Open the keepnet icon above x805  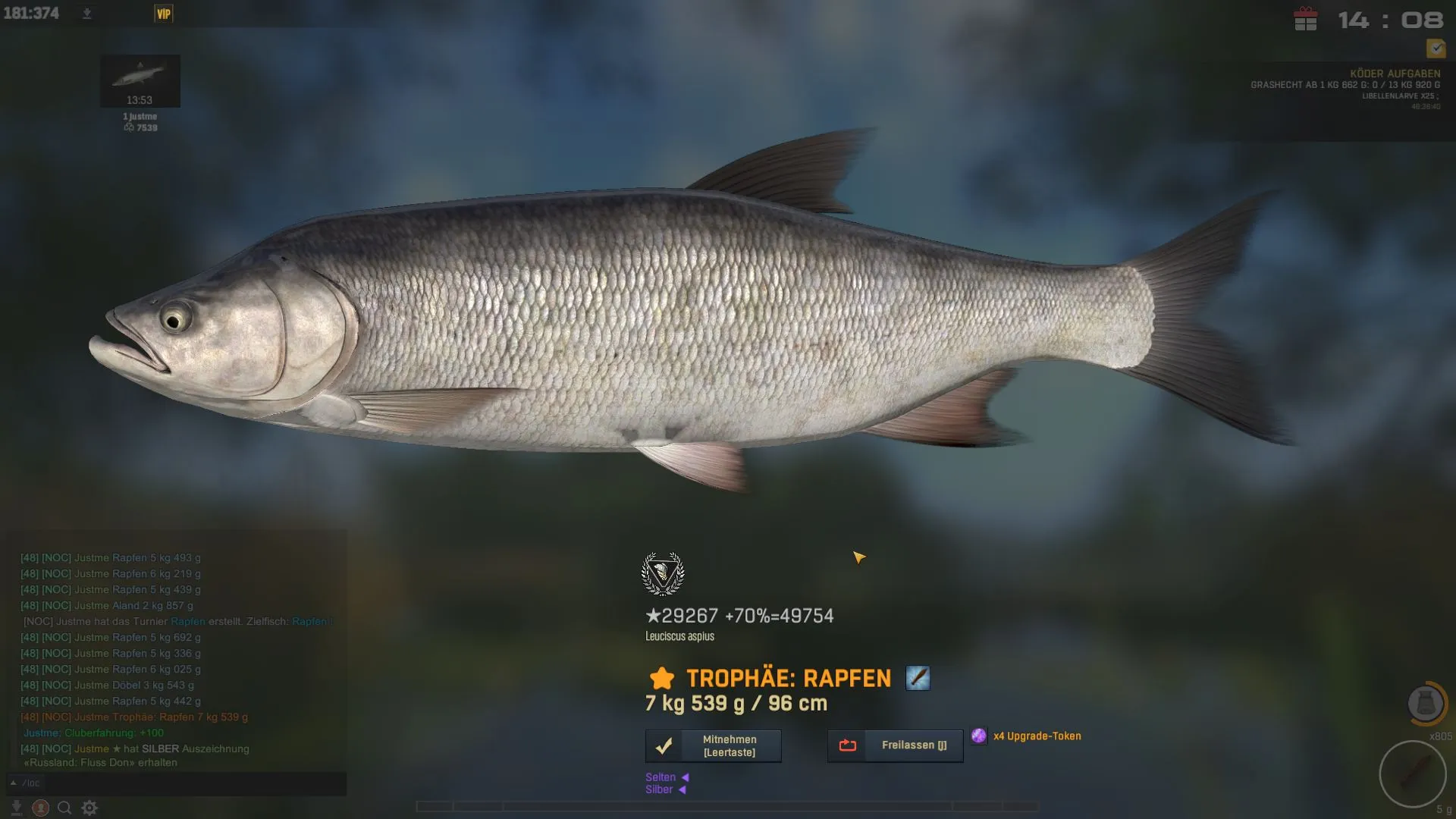coord(1426,704)
